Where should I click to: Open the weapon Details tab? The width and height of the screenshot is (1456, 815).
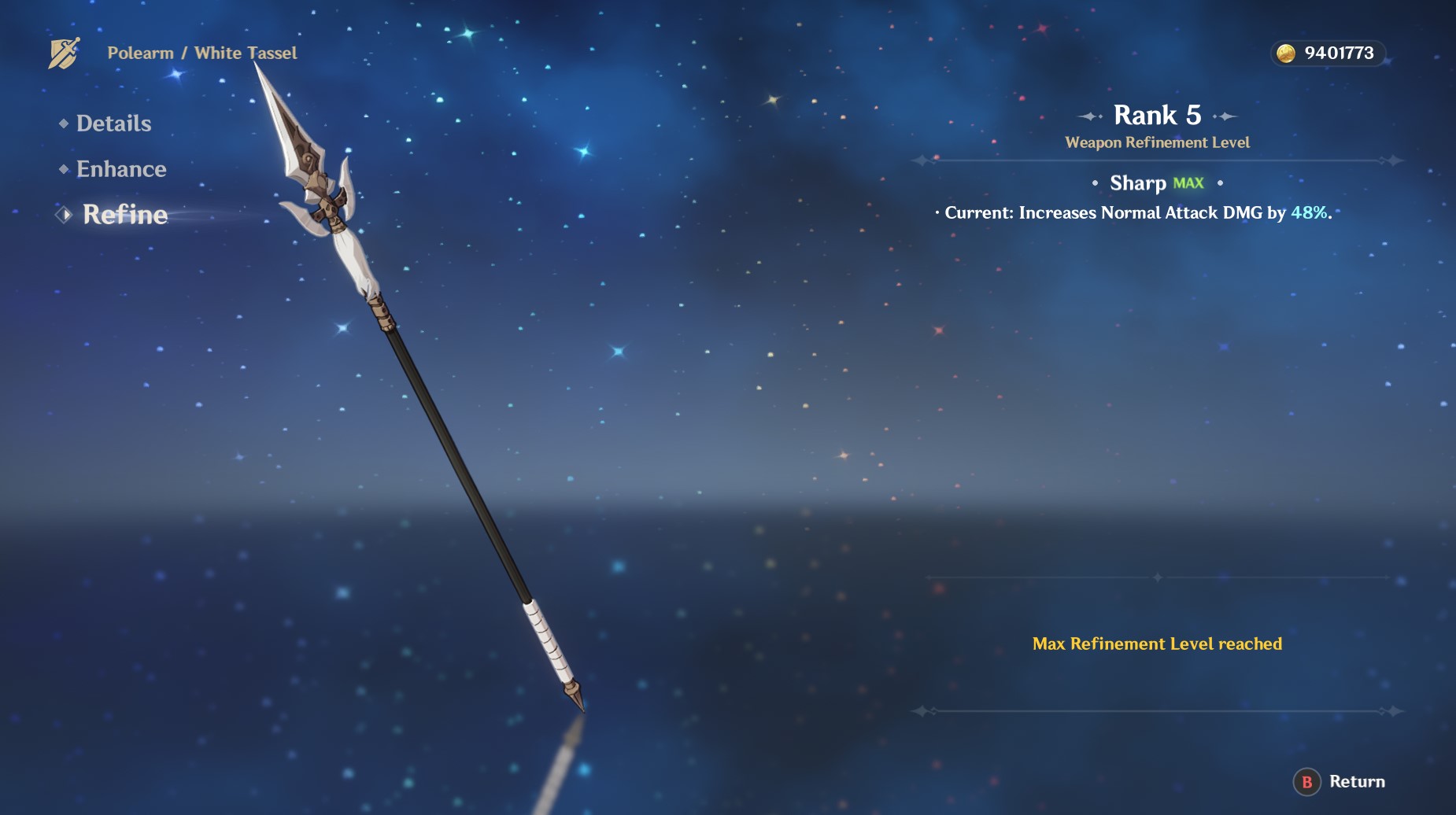click(113, 124)
